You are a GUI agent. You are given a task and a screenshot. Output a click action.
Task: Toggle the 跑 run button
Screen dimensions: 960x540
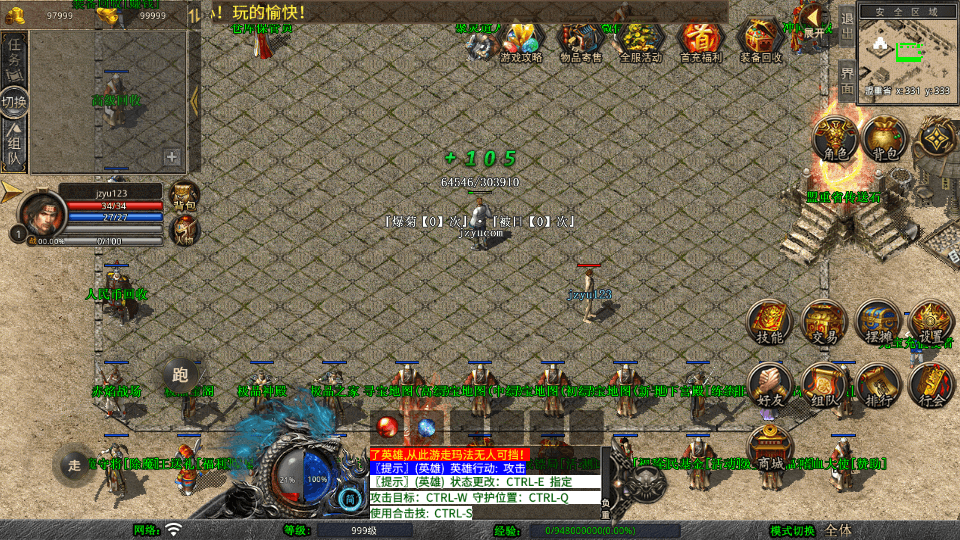tap(180, 375)
